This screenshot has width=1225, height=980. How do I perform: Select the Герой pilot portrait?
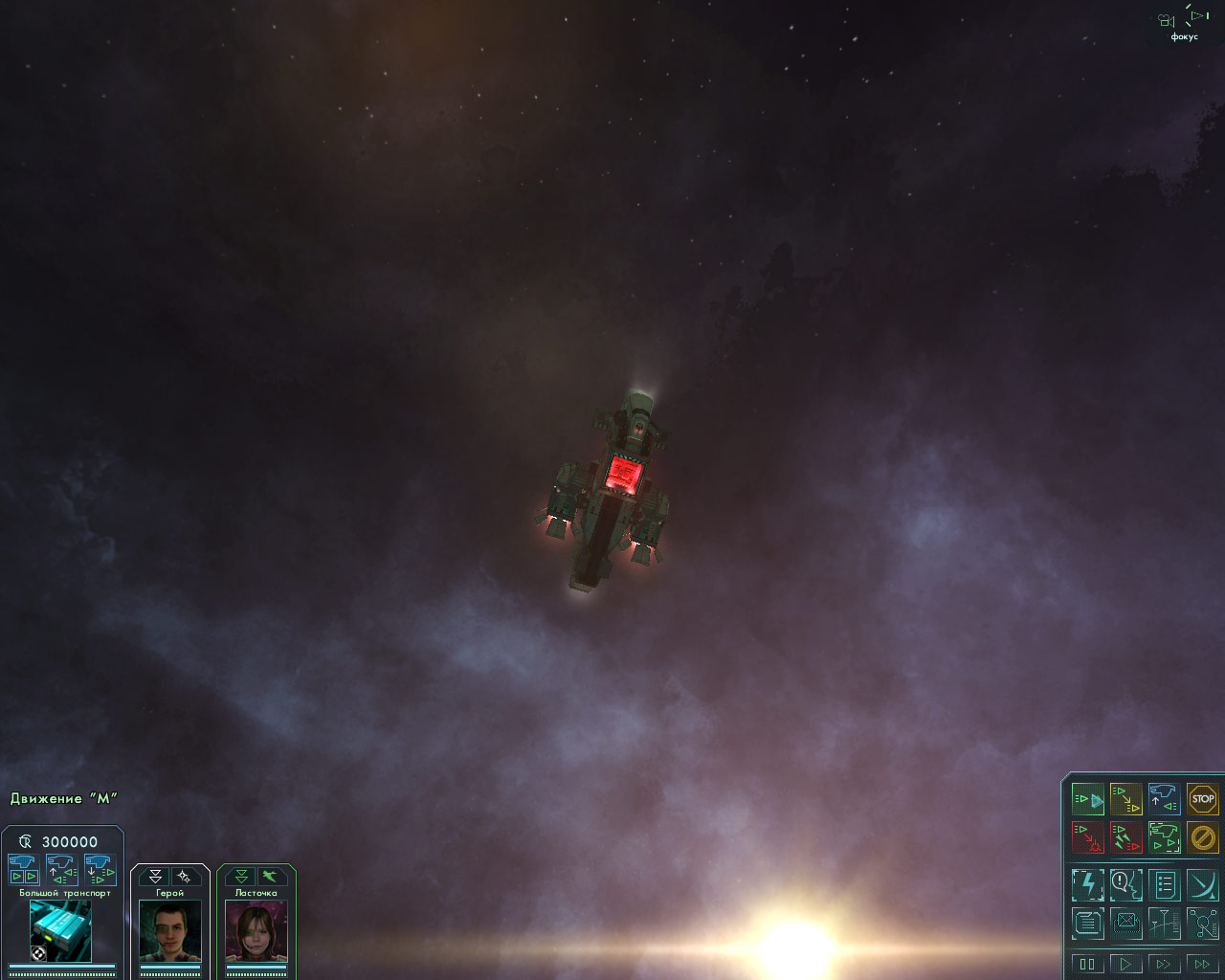pyautogui.click(x=170, y=930)
